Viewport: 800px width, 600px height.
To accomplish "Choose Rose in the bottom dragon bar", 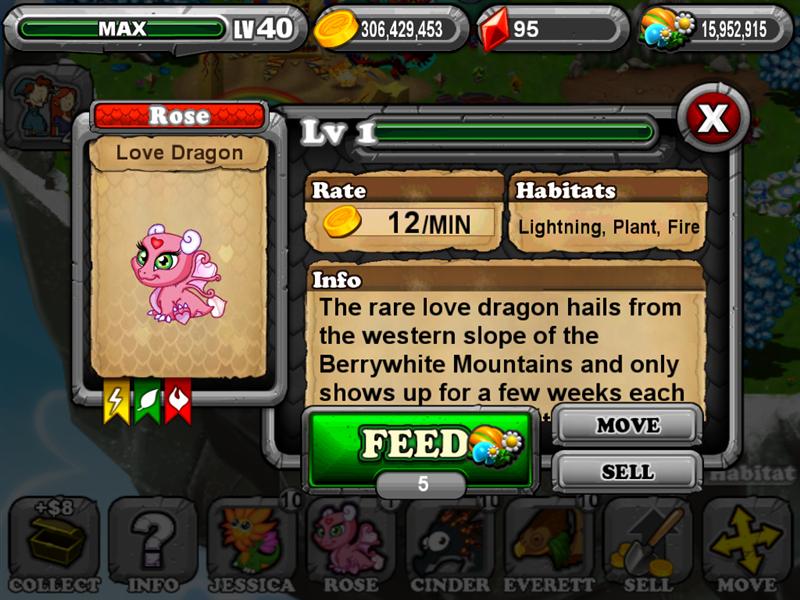I will pos(350,545).
